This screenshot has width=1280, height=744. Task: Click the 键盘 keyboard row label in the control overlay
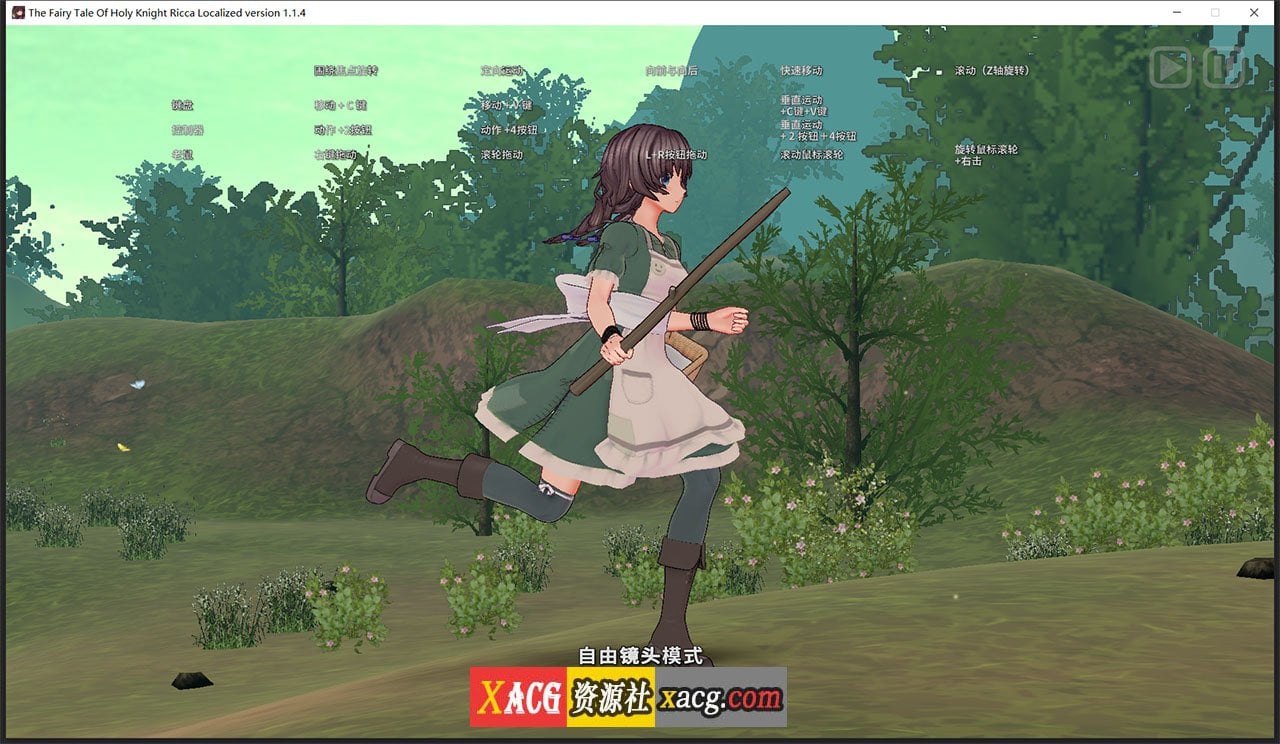pos(180,105)
